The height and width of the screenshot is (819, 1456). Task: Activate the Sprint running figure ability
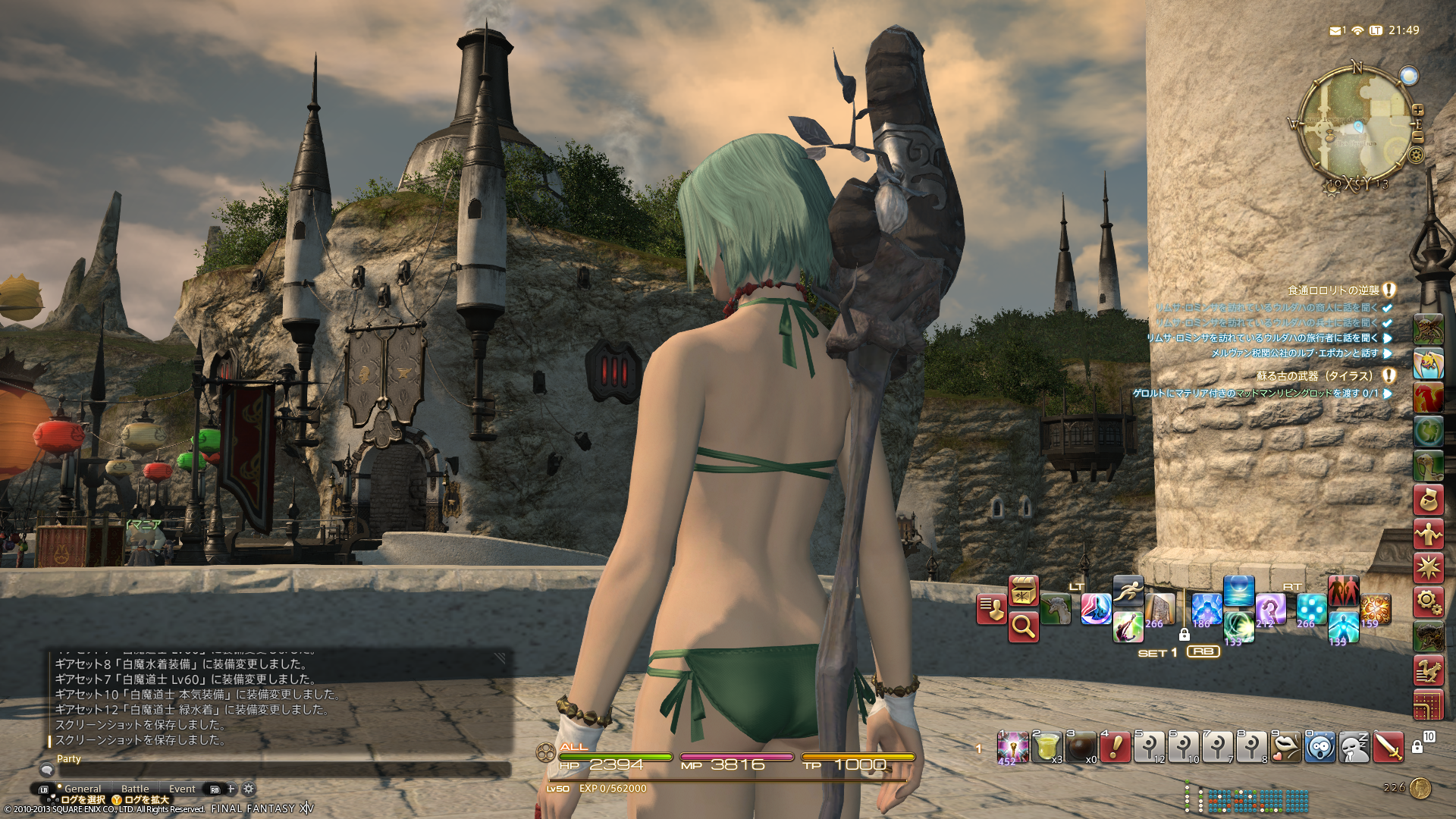[x=1128, y=591]
